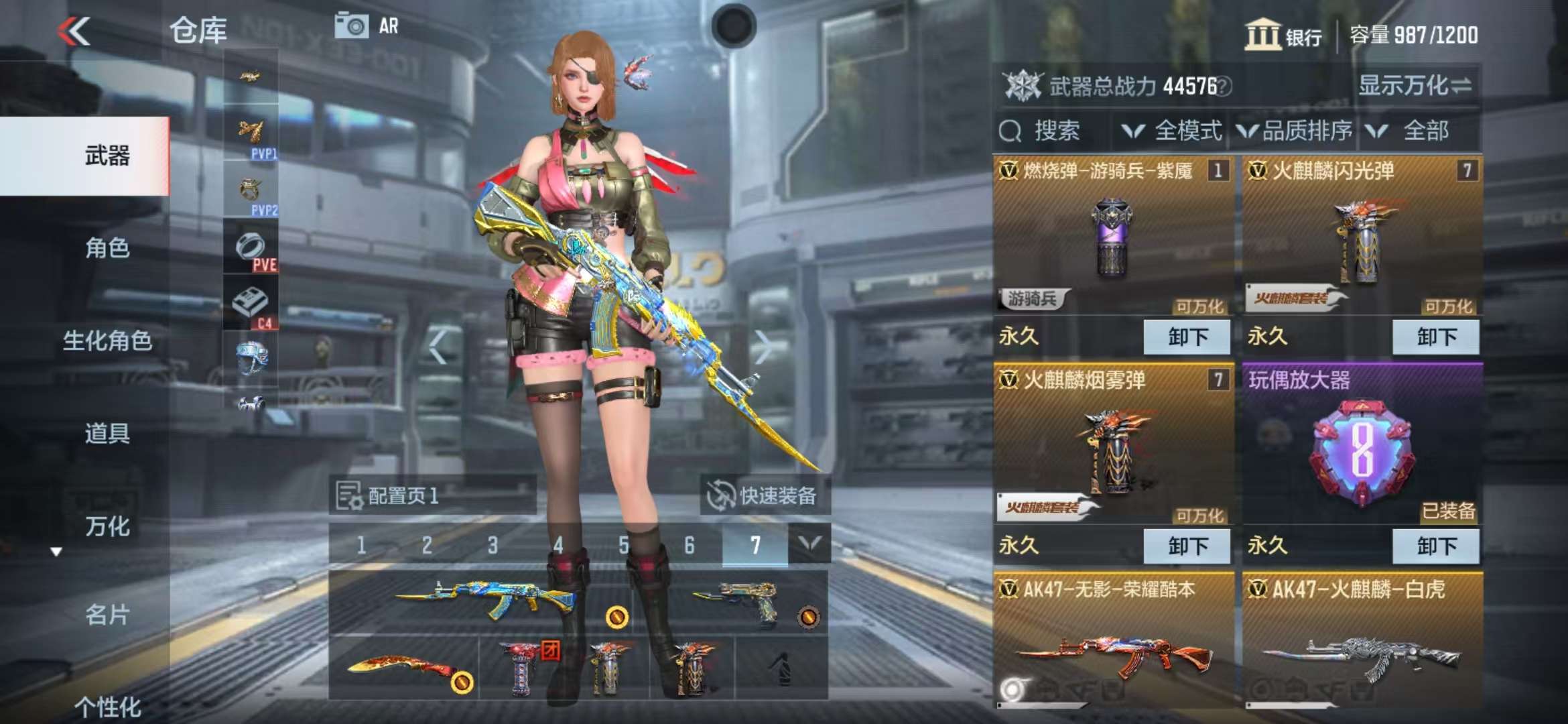Viewport: 1568px width, 724px height.
Task: Open the 道具 items tab
Action: 107,433
